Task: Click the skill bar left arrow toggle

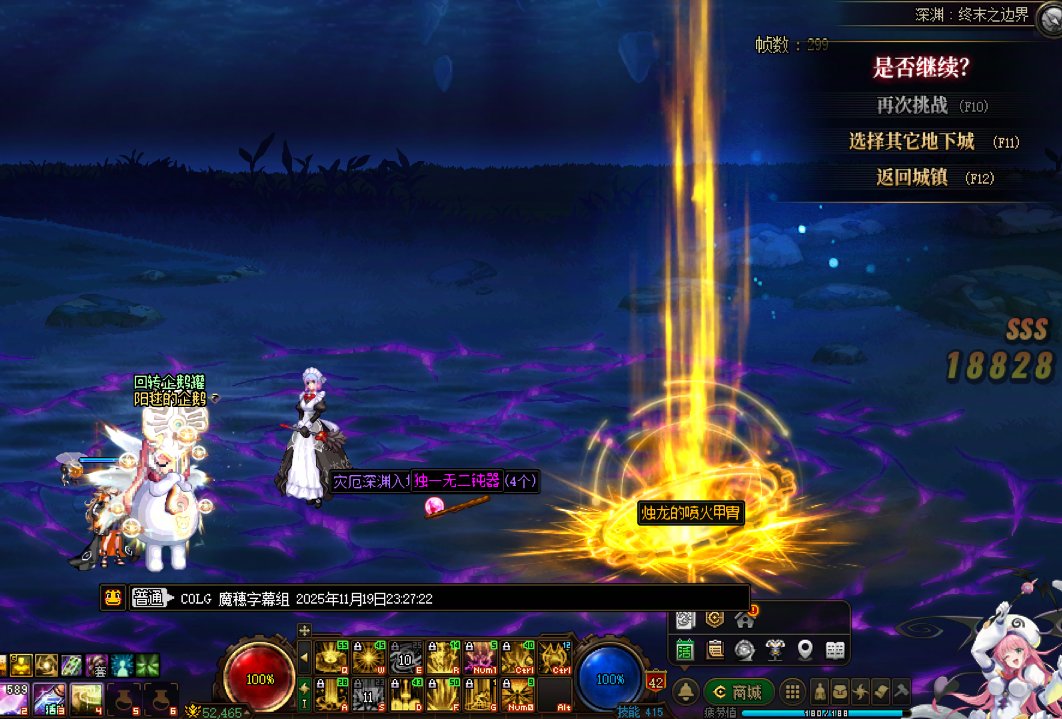Action: (x=304, y=657)
